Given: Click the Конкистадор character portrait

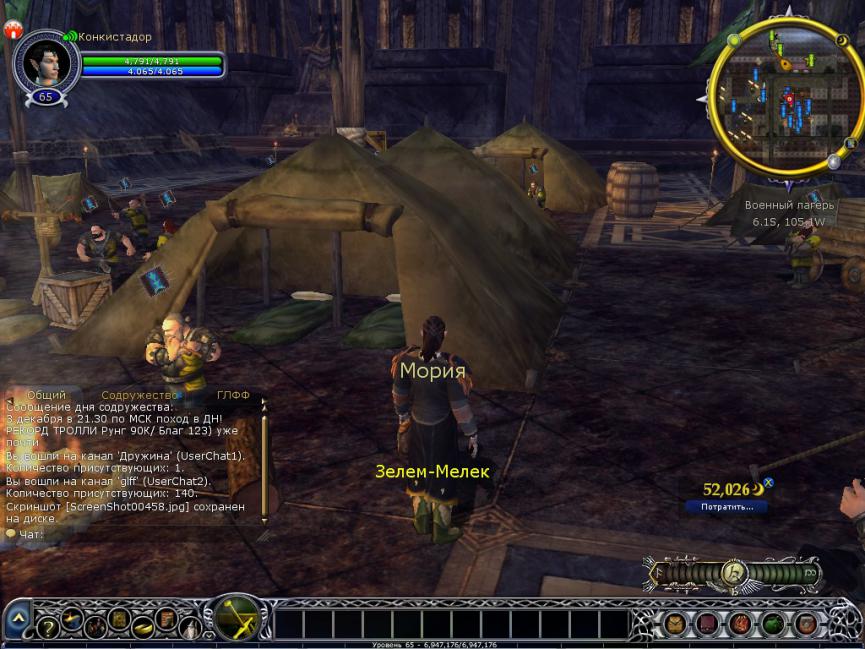Looking at the screenshot, I should 45,62.
